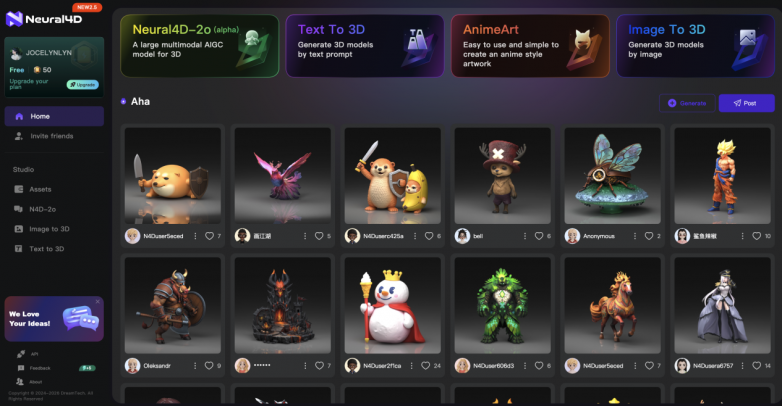This screenshot has width=782, height=406.
Task: Open the green armored monster model
Action: (x=502, y=304)
